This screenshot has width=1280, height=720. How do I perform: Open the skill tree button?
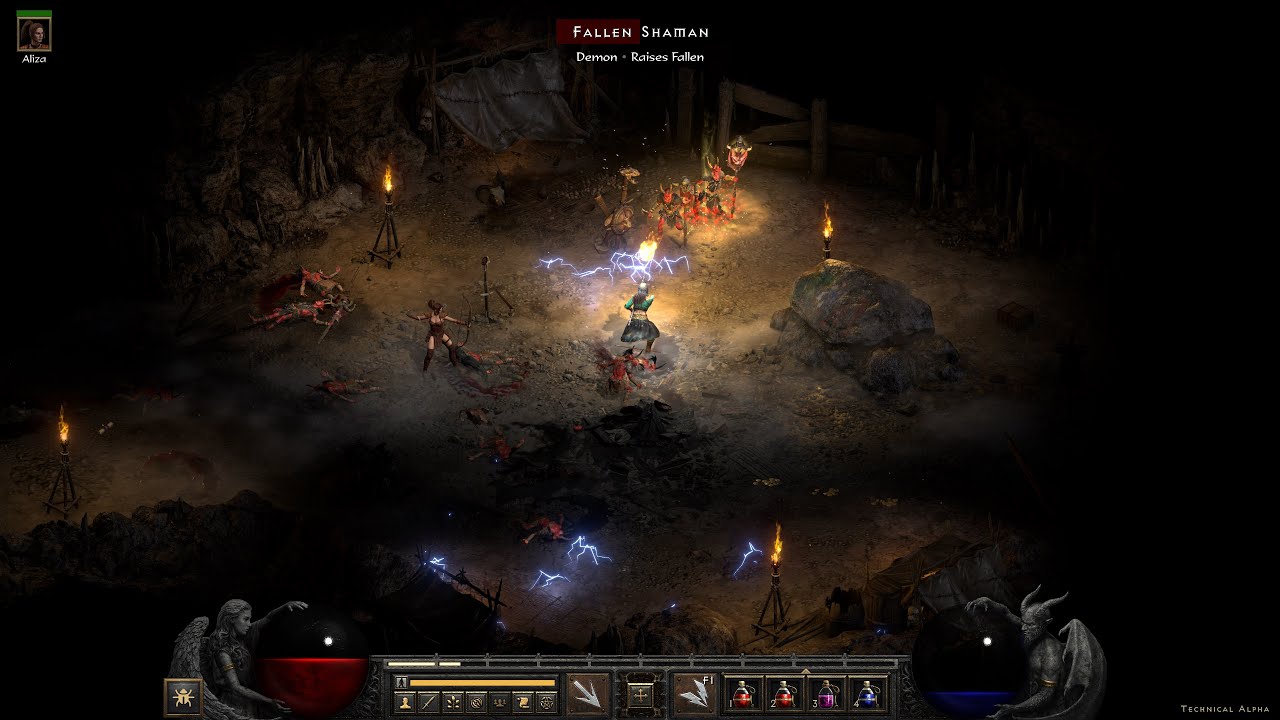(452, 702)
